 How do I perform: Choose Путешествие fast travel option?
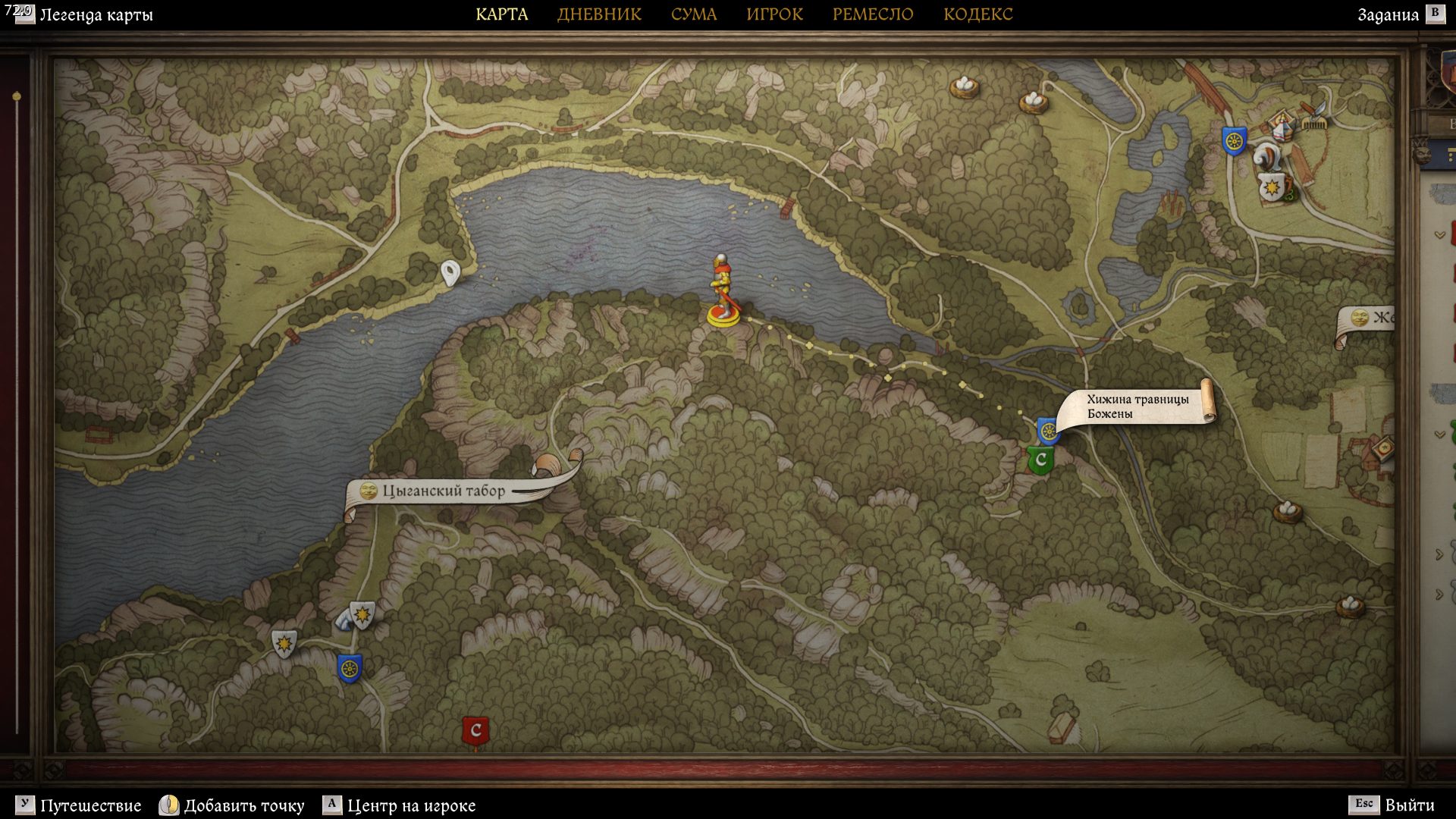point(90,805)
